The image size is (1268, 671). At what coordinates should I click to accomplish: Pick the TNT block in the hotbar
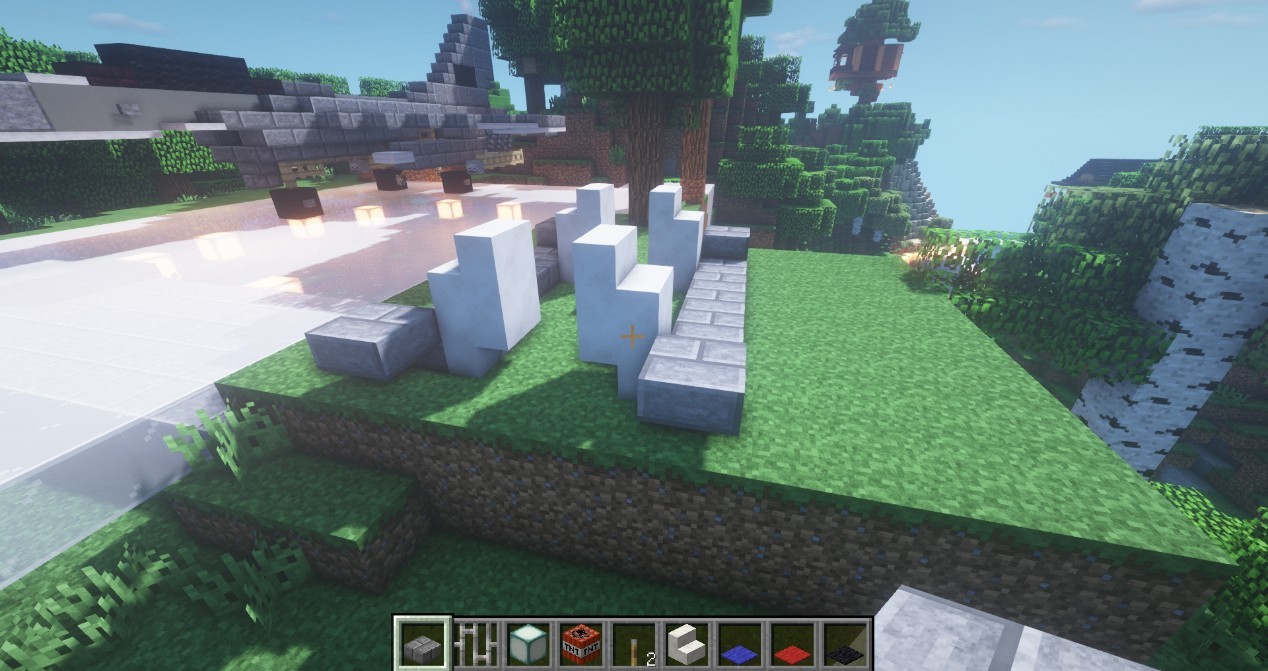pyautogui.click(x=580, y=642)
